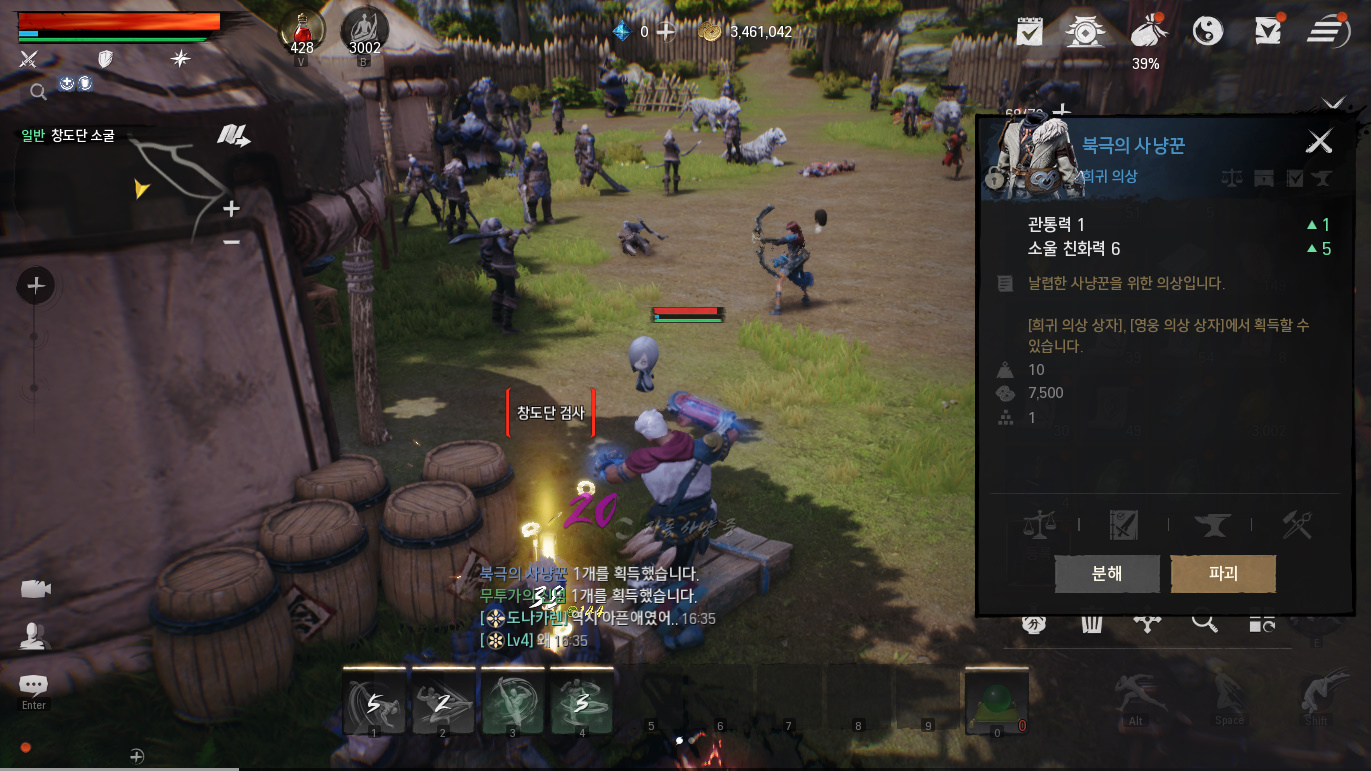This screenshot has height=771, width=1371.
Task: Click the 파괴 (destroy) button
Action: 1223,574
